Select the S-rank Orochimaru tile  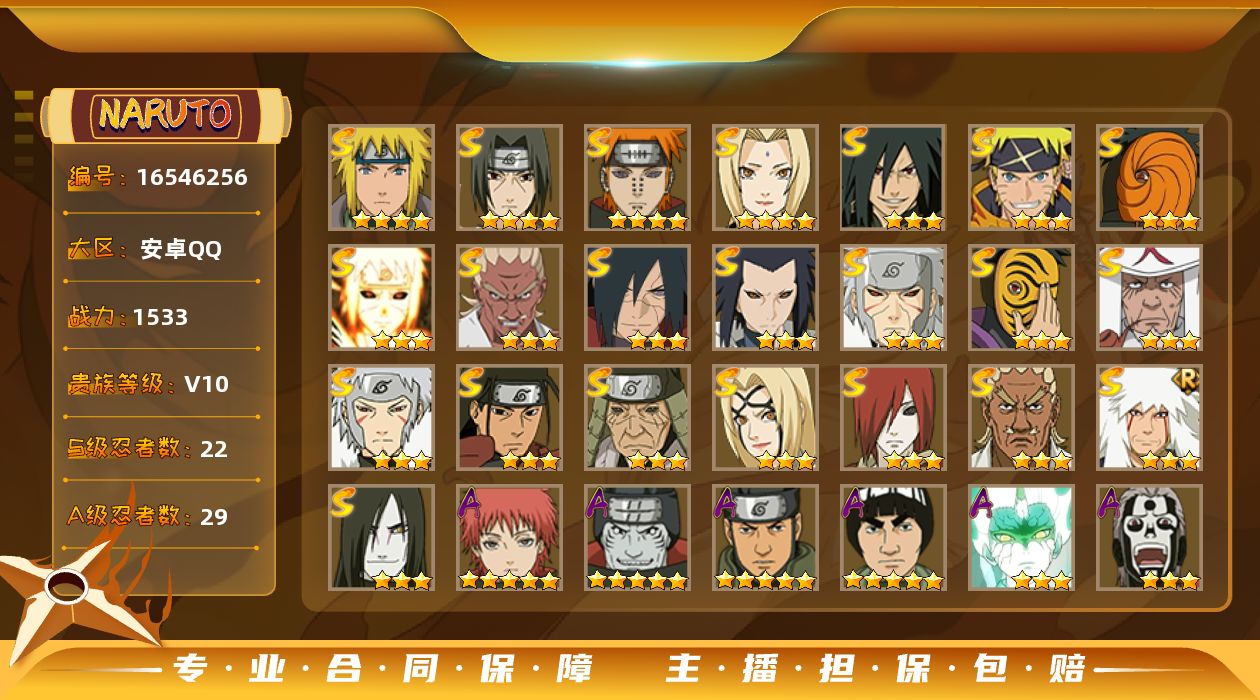coord(381,537)
